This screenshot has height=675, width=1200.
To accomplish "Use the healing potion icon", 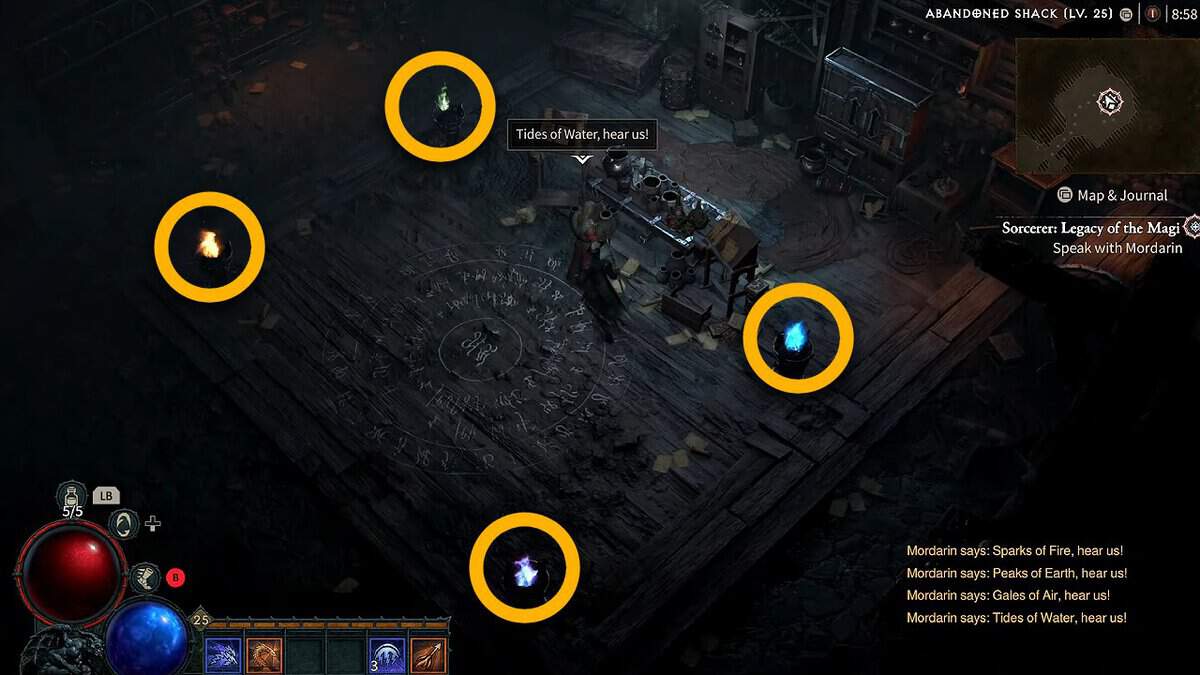I will [x=73, y=495].
